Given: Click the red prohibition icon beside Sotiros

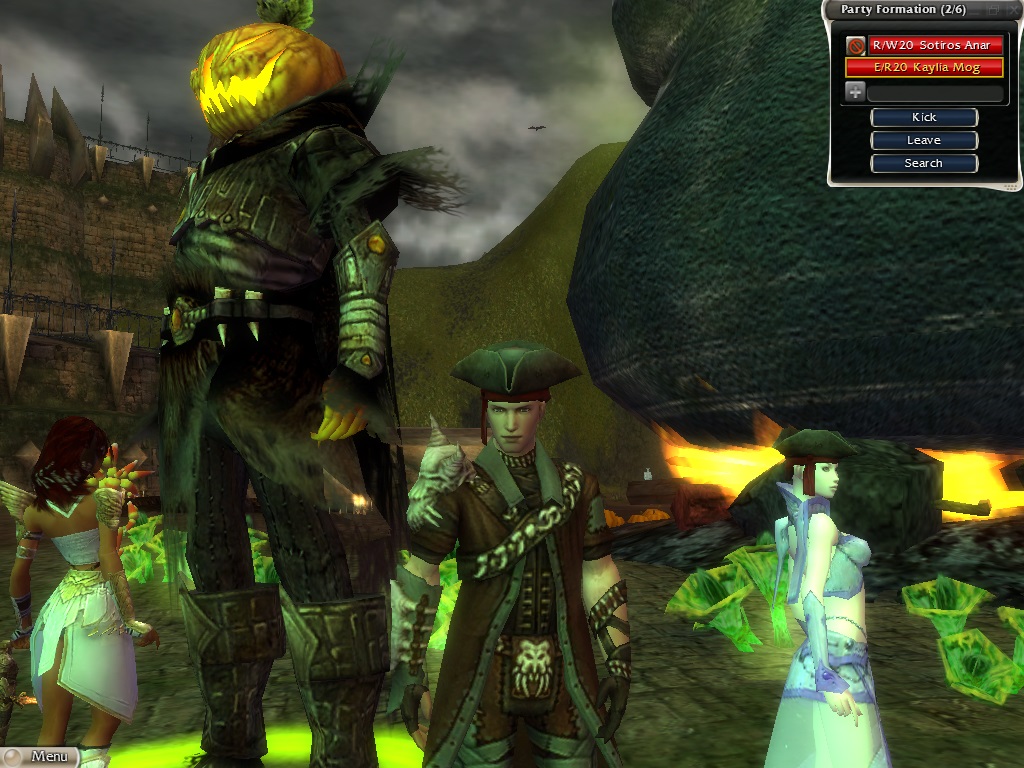Looking at the screenshot, I should (x=855, y=45).
